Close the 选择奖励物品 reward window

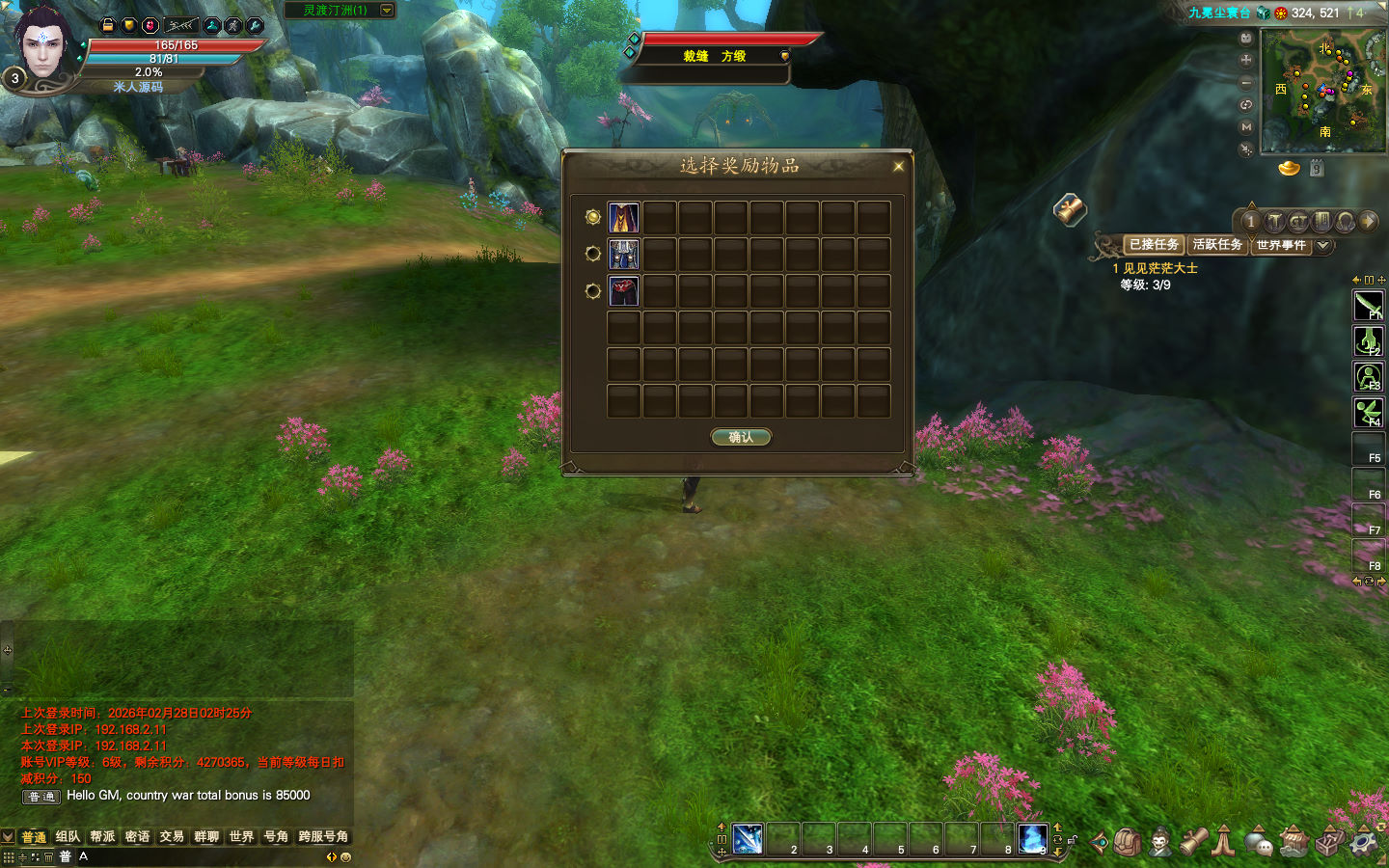[x=898, y=166]
